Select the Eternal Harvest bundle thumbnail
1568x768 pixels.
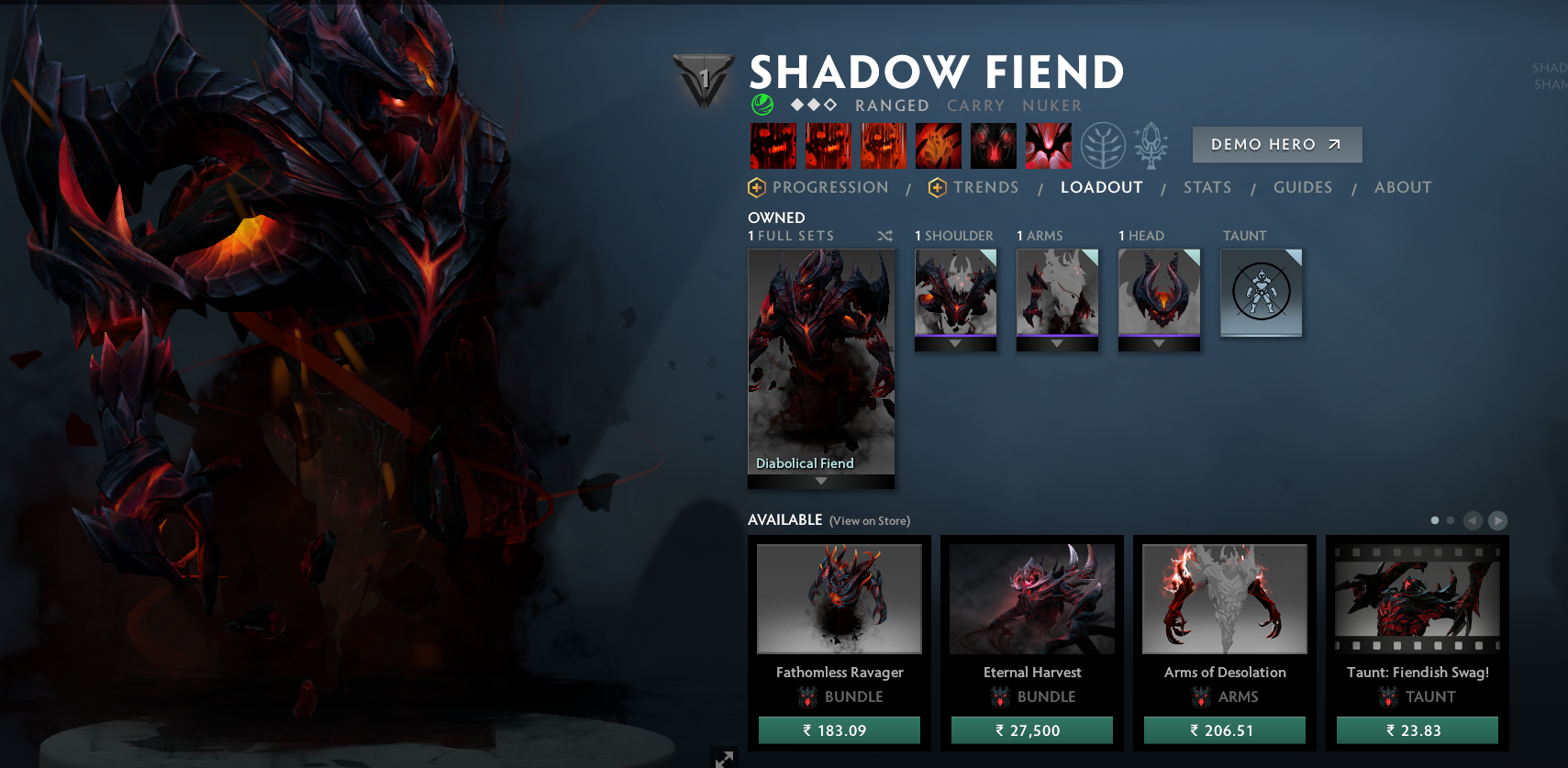pyautogui.click(x=1031, y=598)
